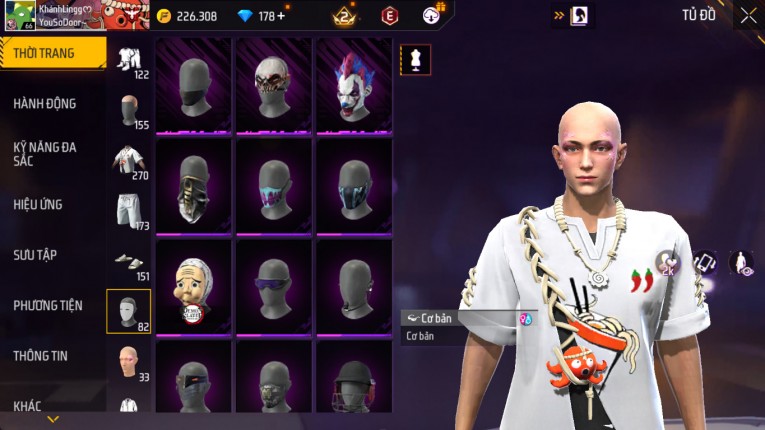Open the Hiệu Ứng section
Viewport: 765px width, 430px height.
click(38, 204)
